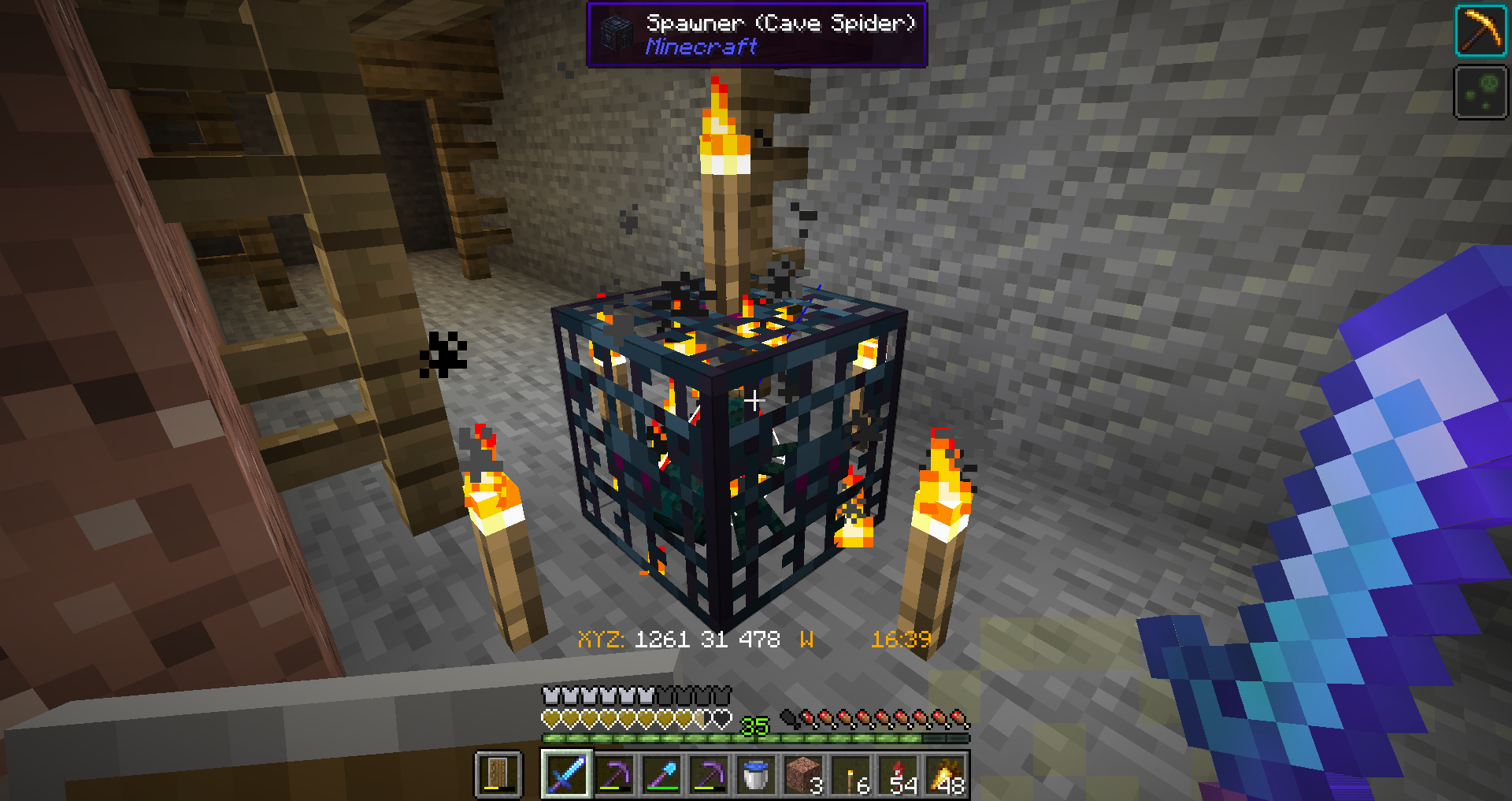Viewport: 1512px width, 801px height.
Task: Click the Haste pickaxe status effect icon
Action: pos(1480,32)
